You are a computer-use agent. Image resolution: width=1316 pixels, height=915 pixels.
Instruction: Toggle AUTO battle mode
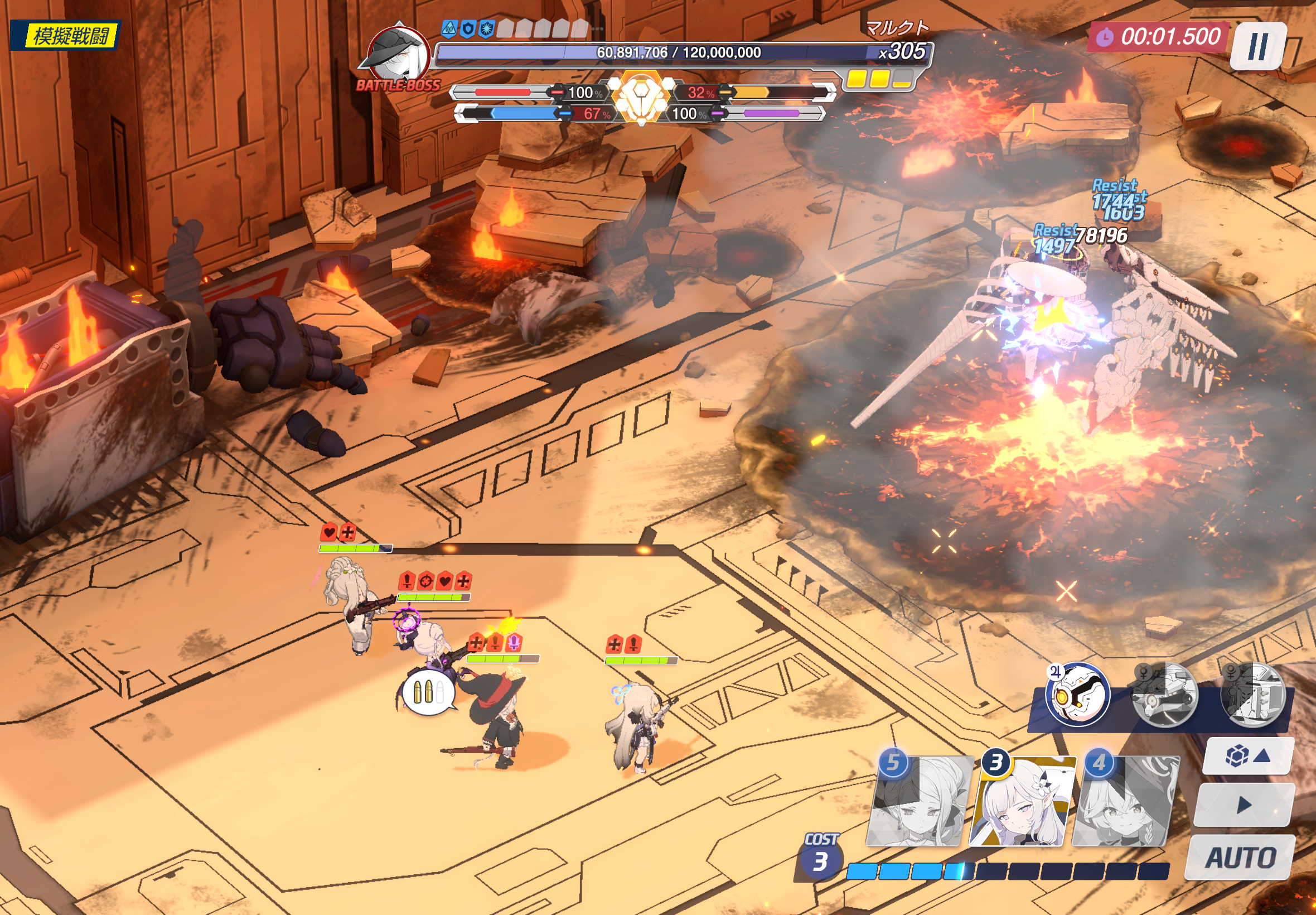click(x=1240, y=858)
